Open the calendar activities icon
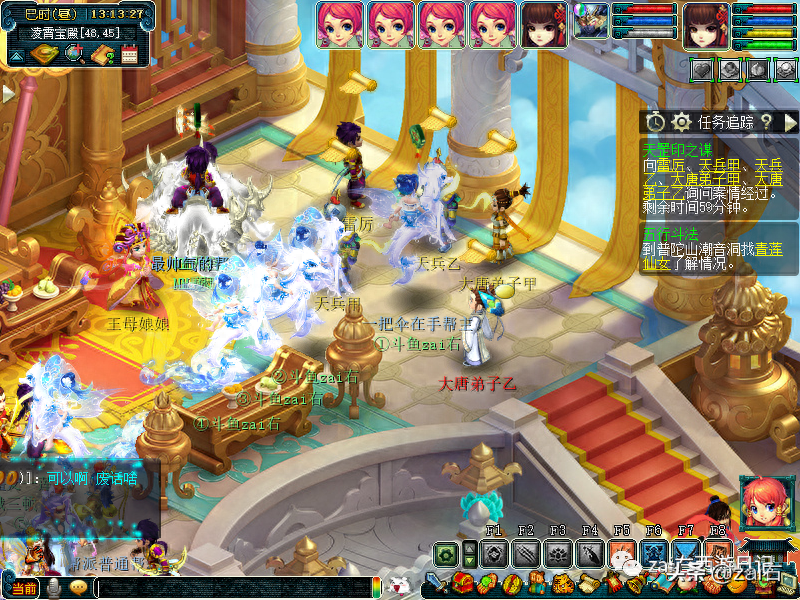This screenshot has width=800, height=600. (x=128, y=54)
